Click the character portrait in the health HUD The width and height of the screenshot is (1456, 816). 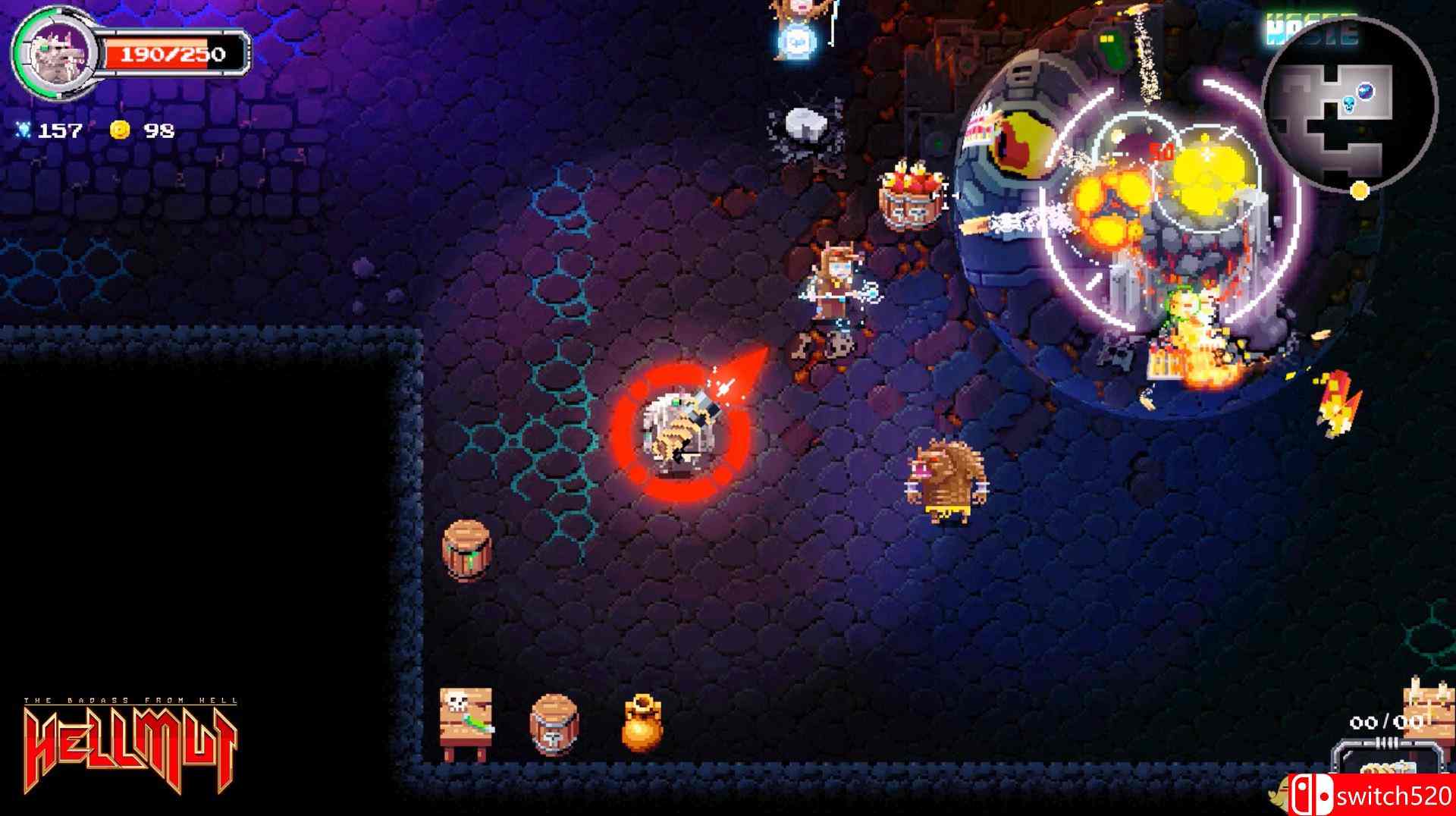[x=57, y=53]
